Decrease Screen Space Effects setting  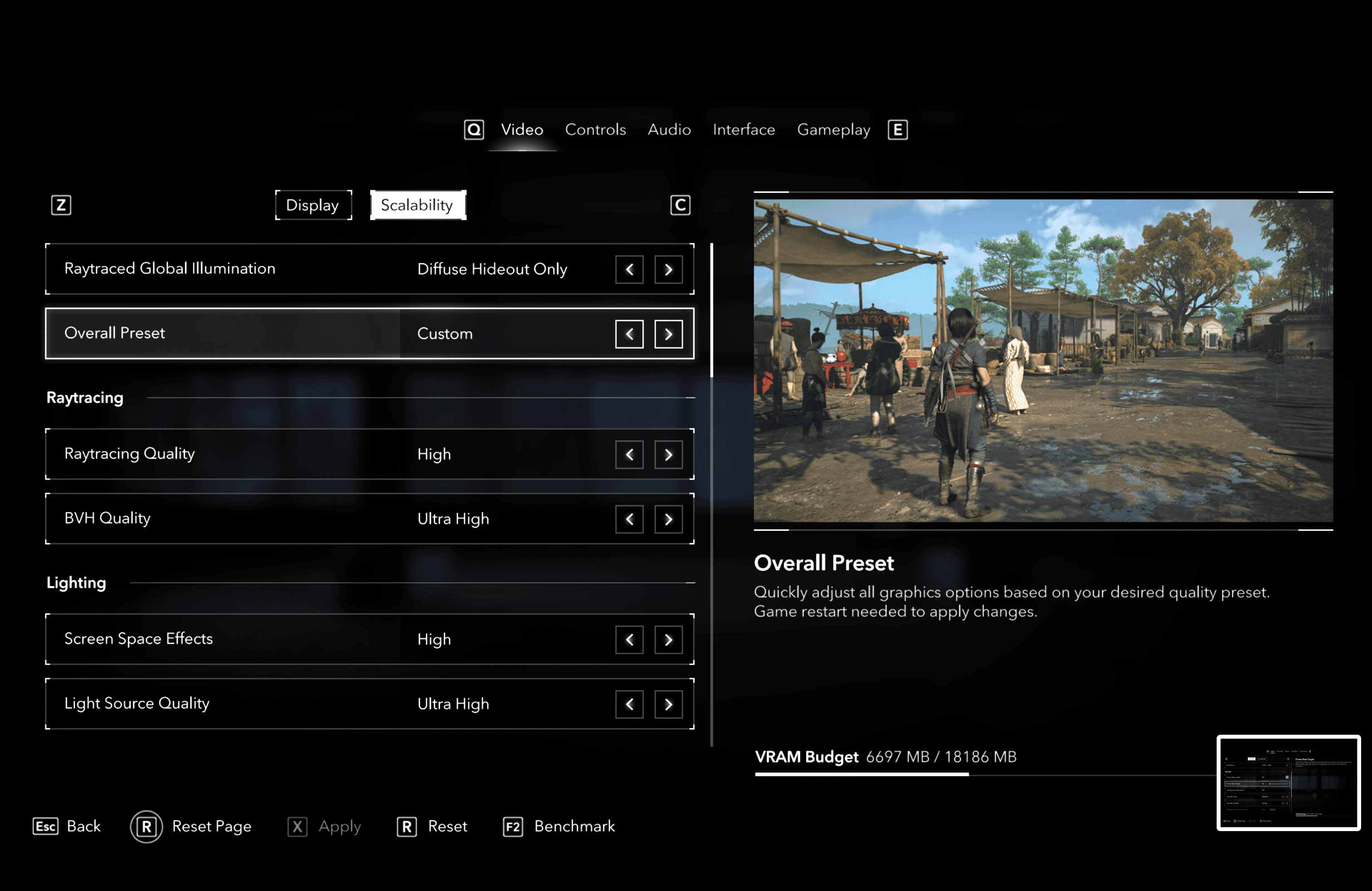(x=629, y=640)
